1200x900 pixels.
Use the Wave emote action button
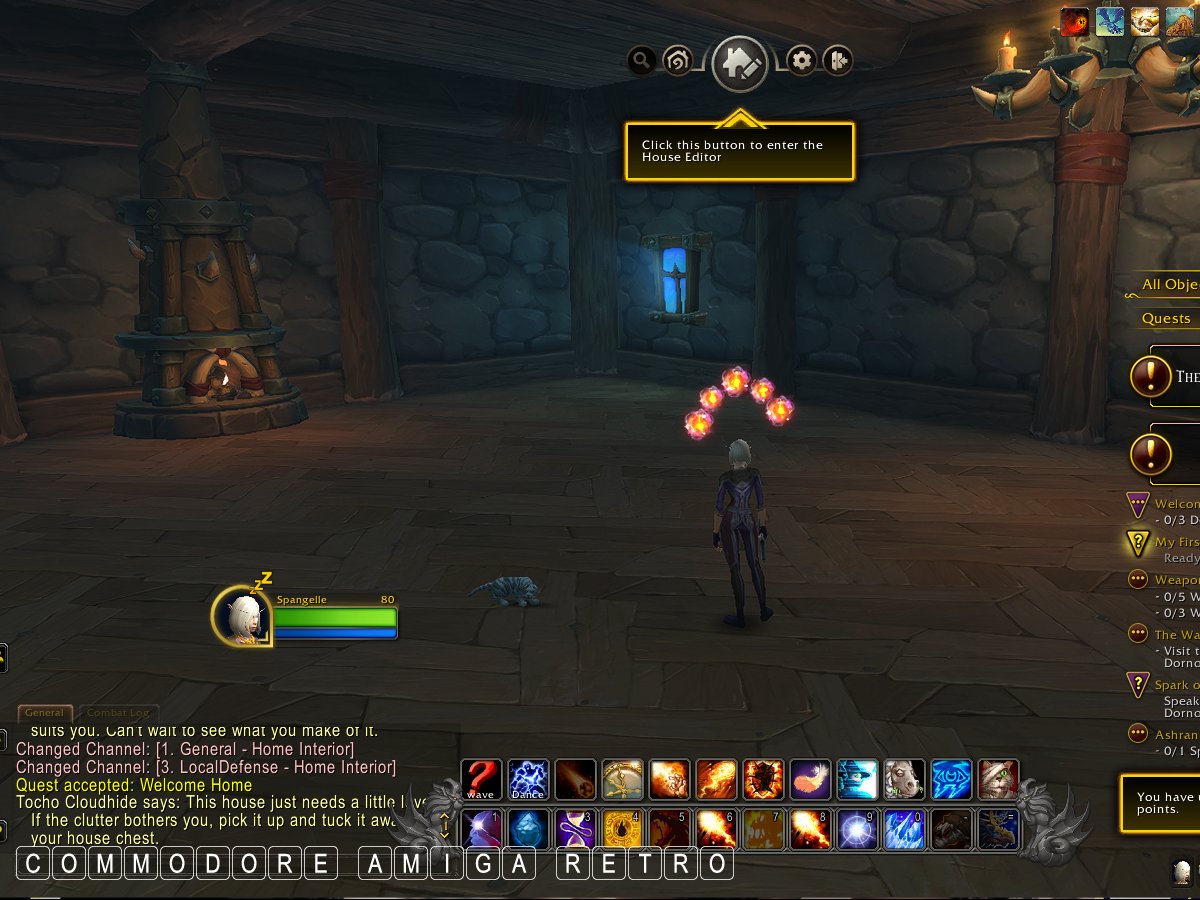481,779
